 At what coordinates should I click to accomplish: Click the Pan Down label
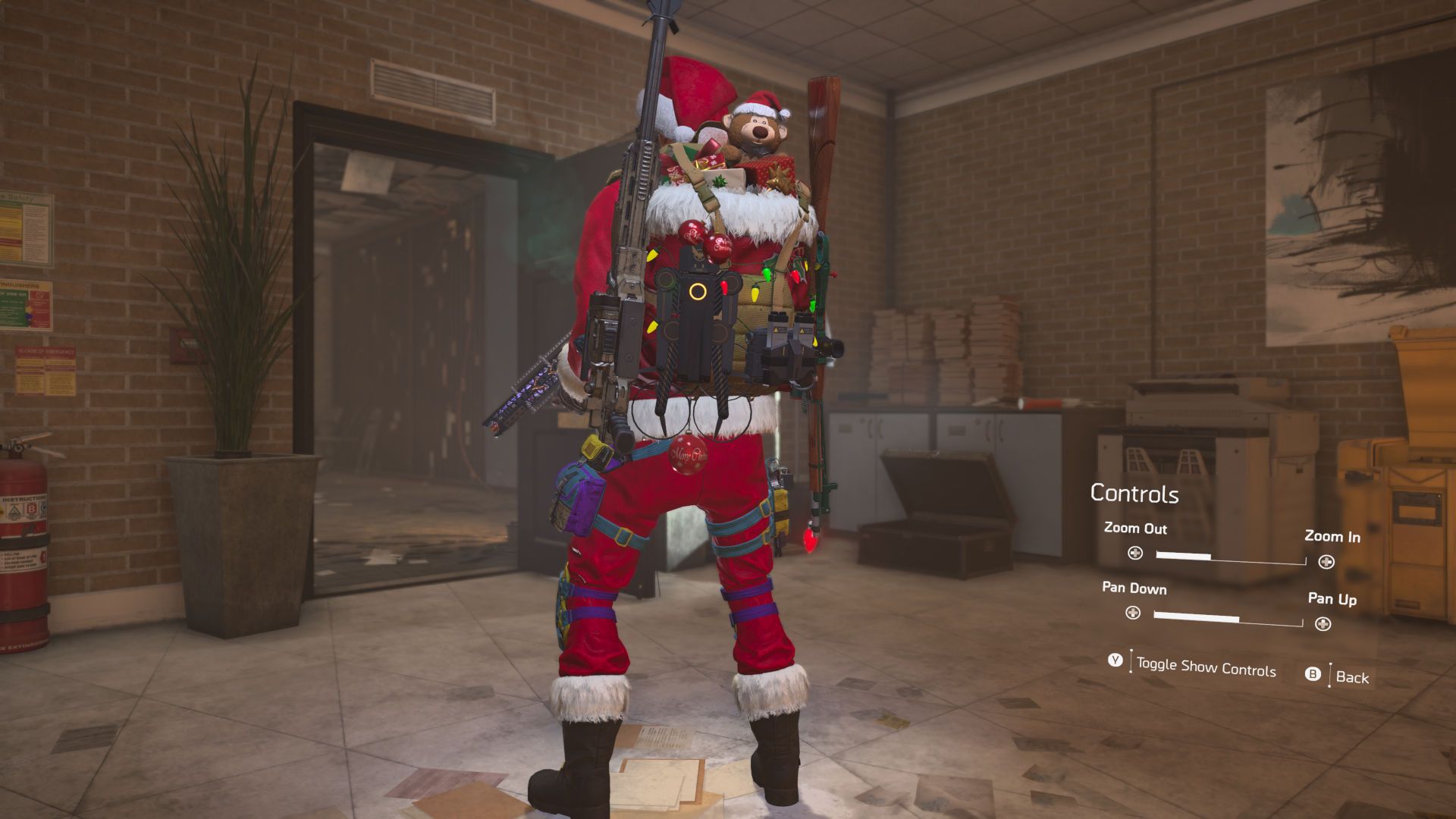[1134, 589]
